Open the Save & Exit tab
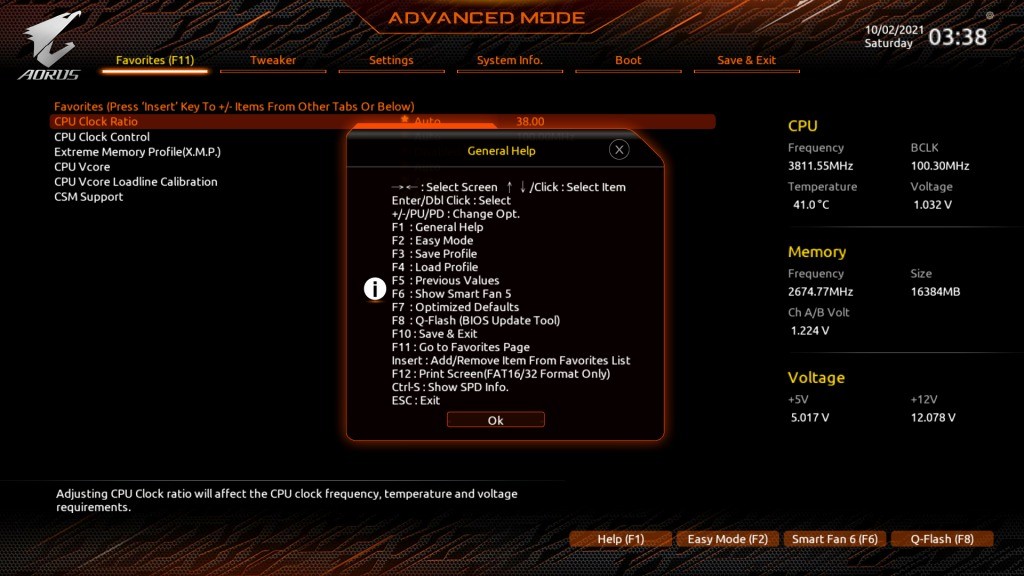This screenshot has height=576, width=1024. 746,61
